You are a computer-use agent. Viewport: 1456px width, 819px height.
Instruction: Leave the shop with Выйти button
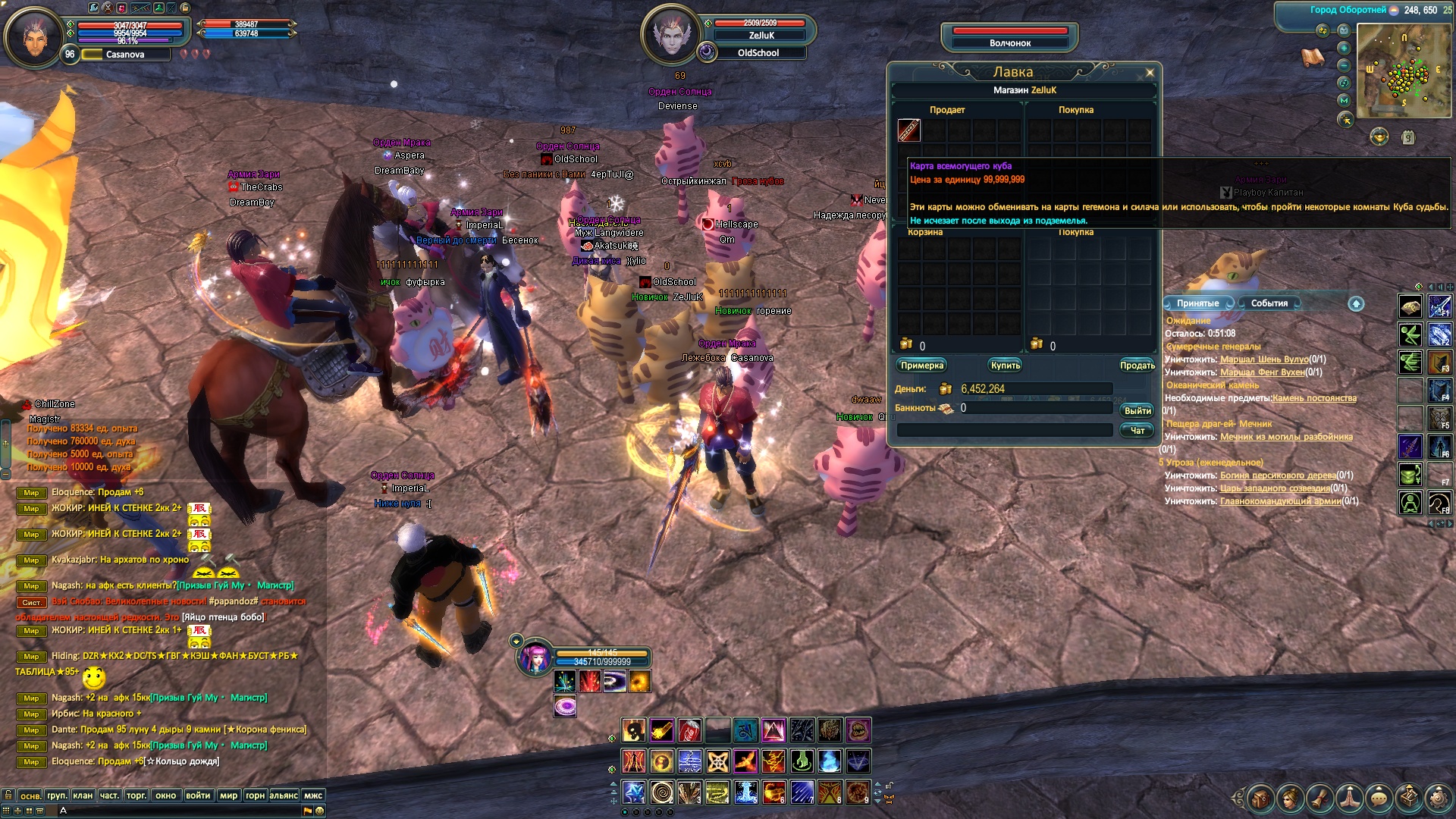tap(1137, 411)
